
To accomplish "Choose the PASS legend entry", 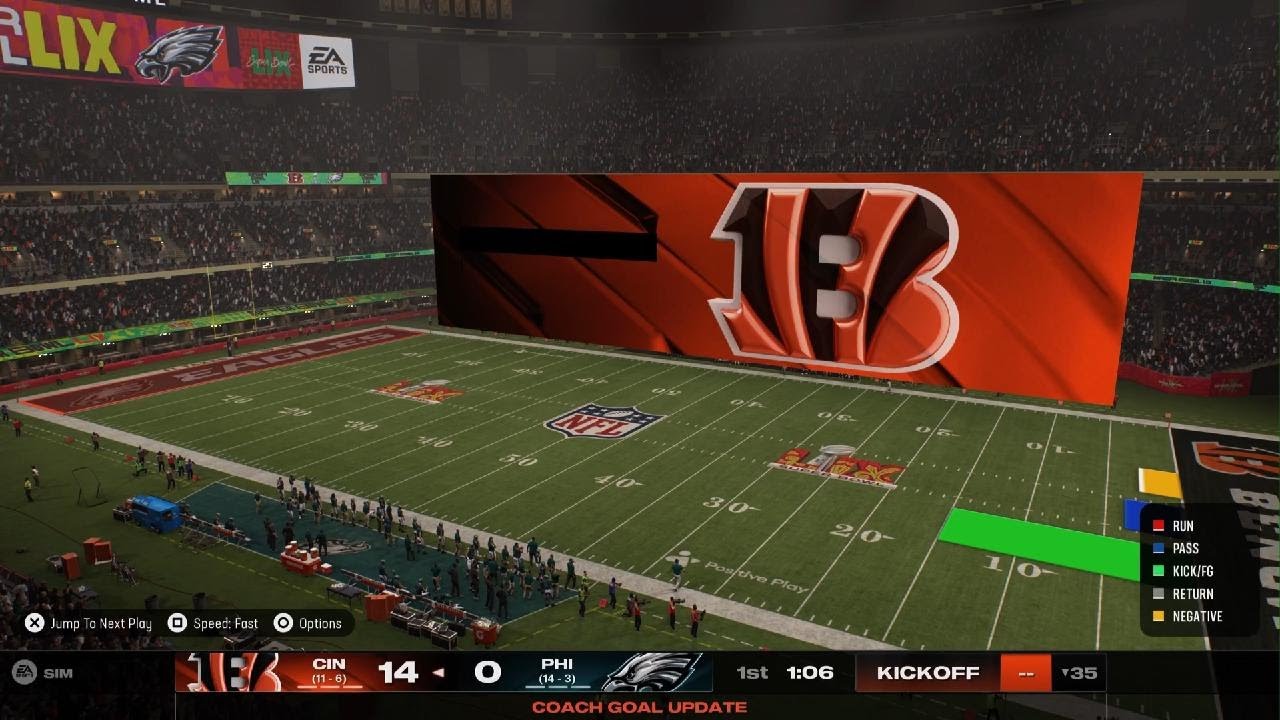I will pos(1185,548).
